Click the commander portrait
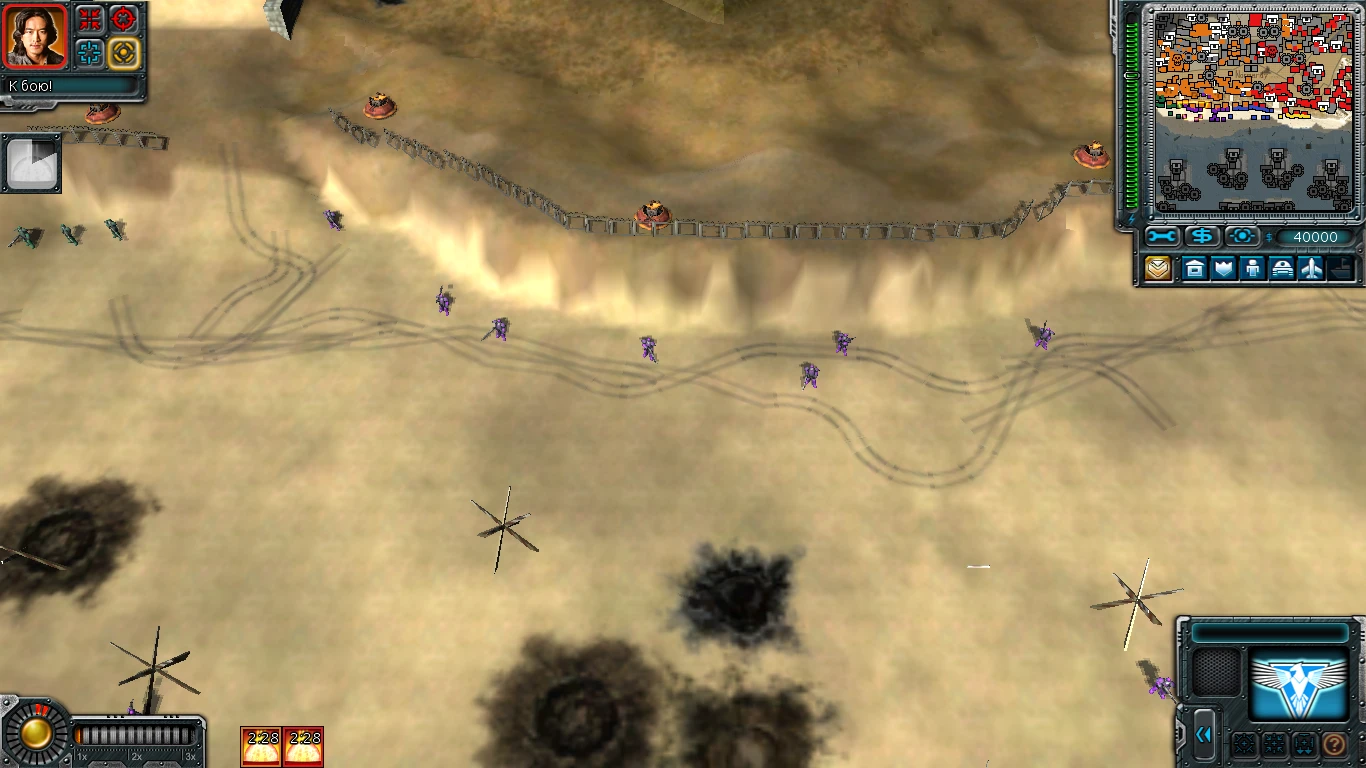1366x768 pixels. point(33,37)
